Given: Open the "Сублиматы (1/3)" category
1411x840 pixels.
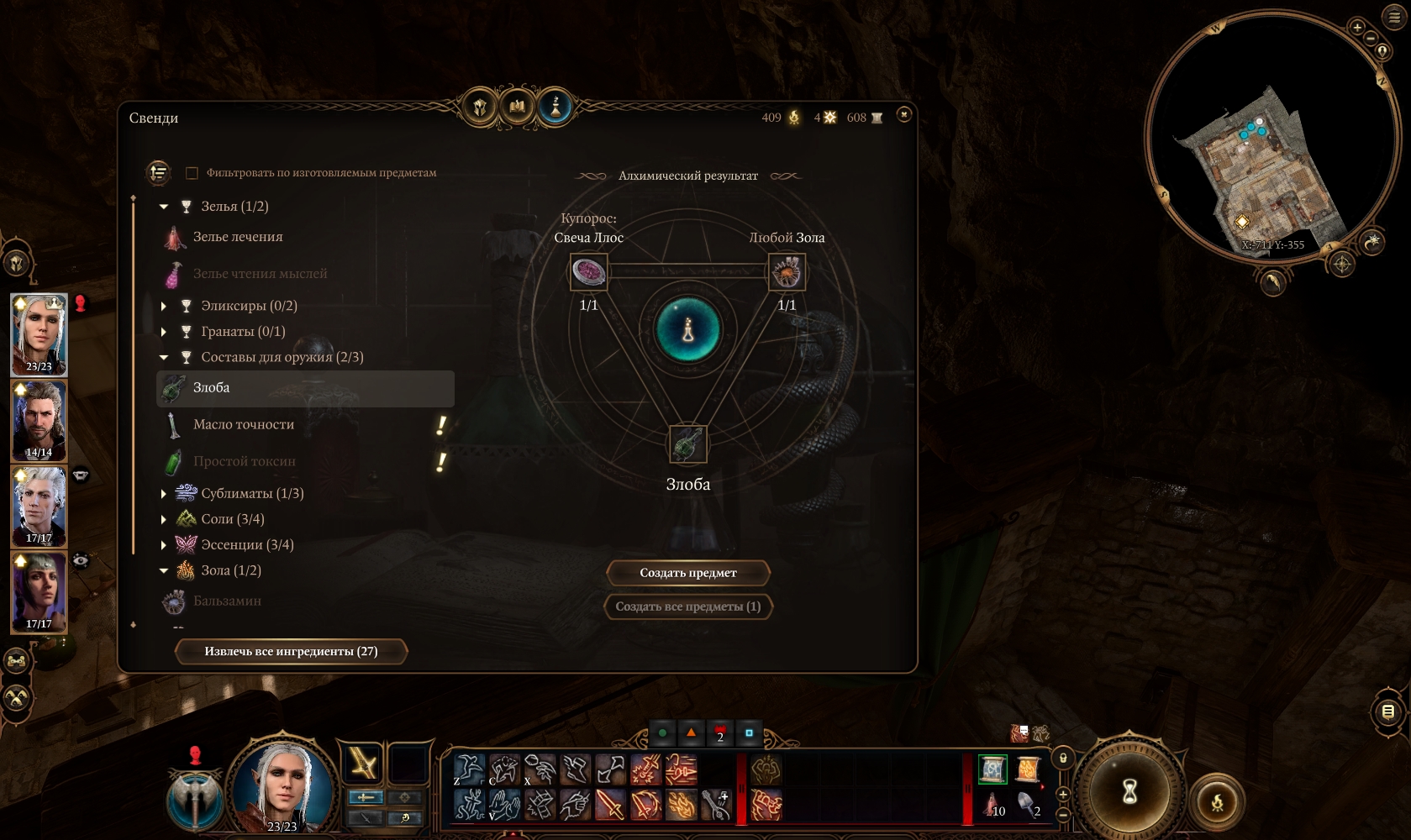Looking at the screenshot, I should point(164,494).
